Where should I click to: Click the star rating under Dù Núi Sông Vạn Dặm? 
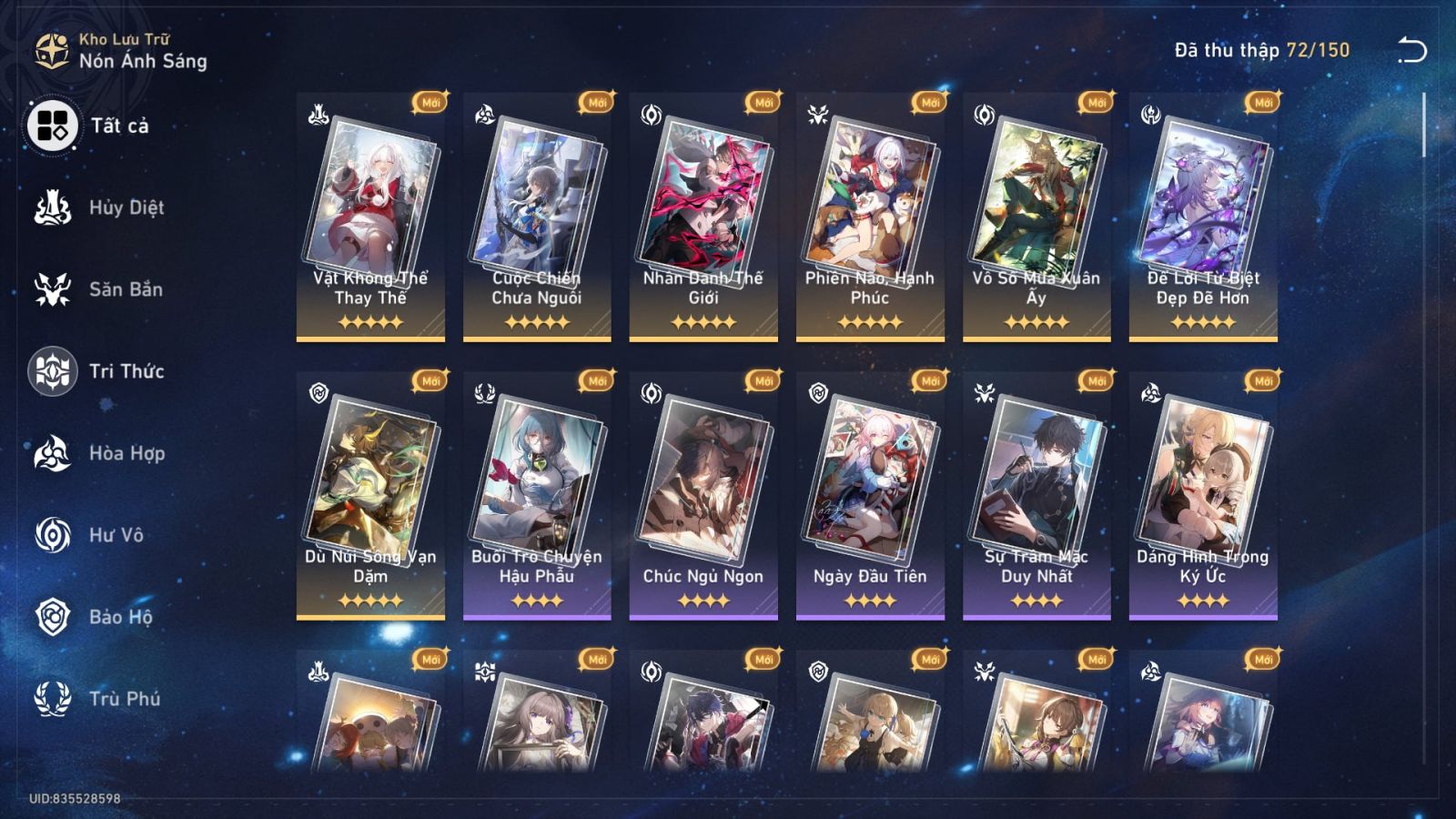[369, 601]
